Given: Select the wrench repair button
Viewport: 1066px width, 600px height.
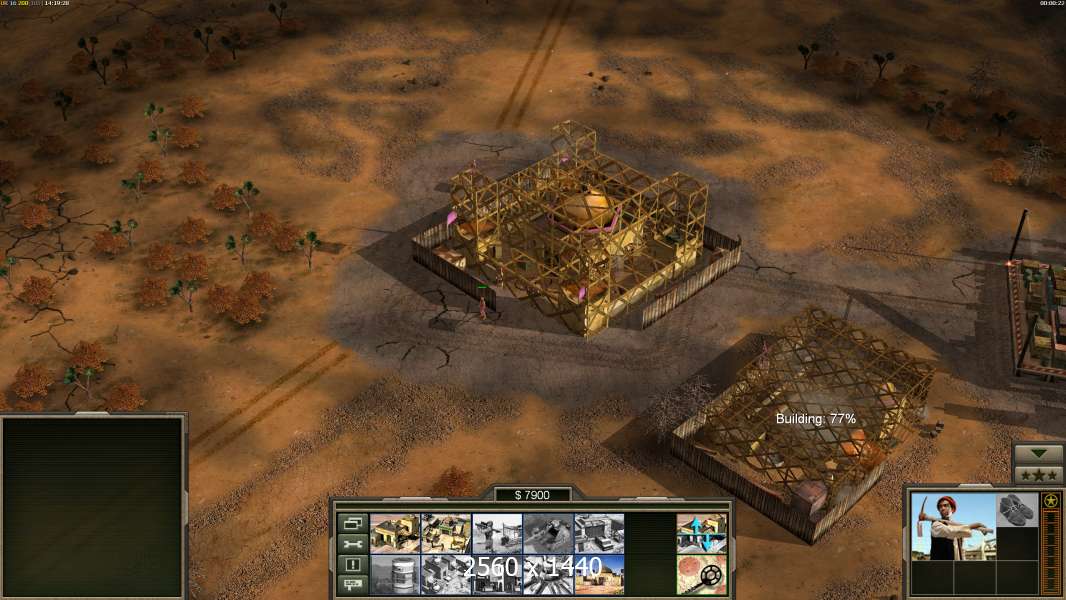Looking at the screenshot, I should (x=351, y=544).
